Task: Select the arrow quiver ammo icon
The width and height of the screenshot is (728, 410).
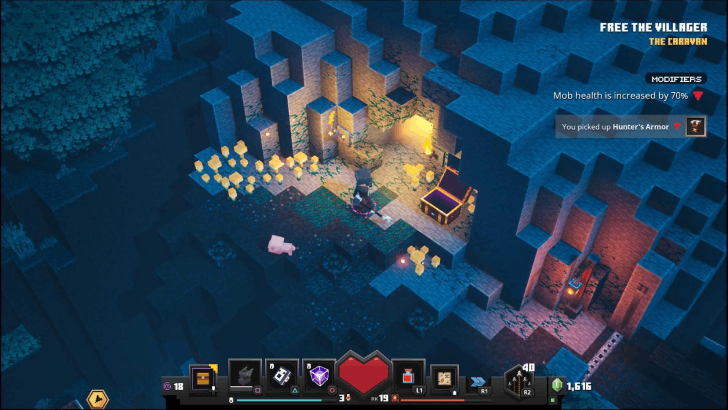Action: pos(519,382)
